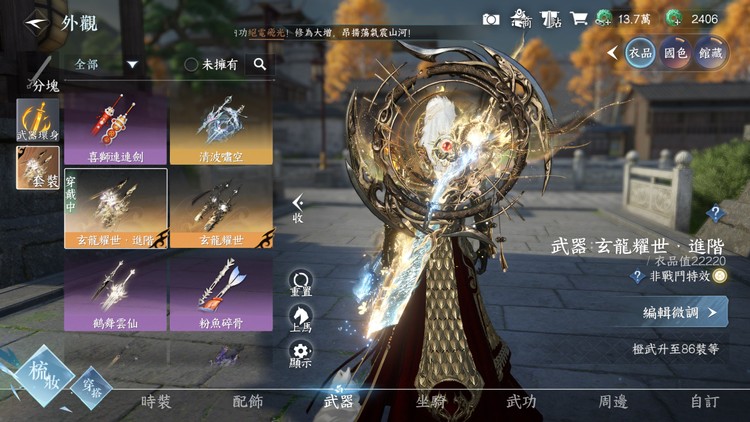Select the 玄龍耀世·進階 weapon skin
The image size is (750, 422).
pyautogui.click(x=115, y=207)
